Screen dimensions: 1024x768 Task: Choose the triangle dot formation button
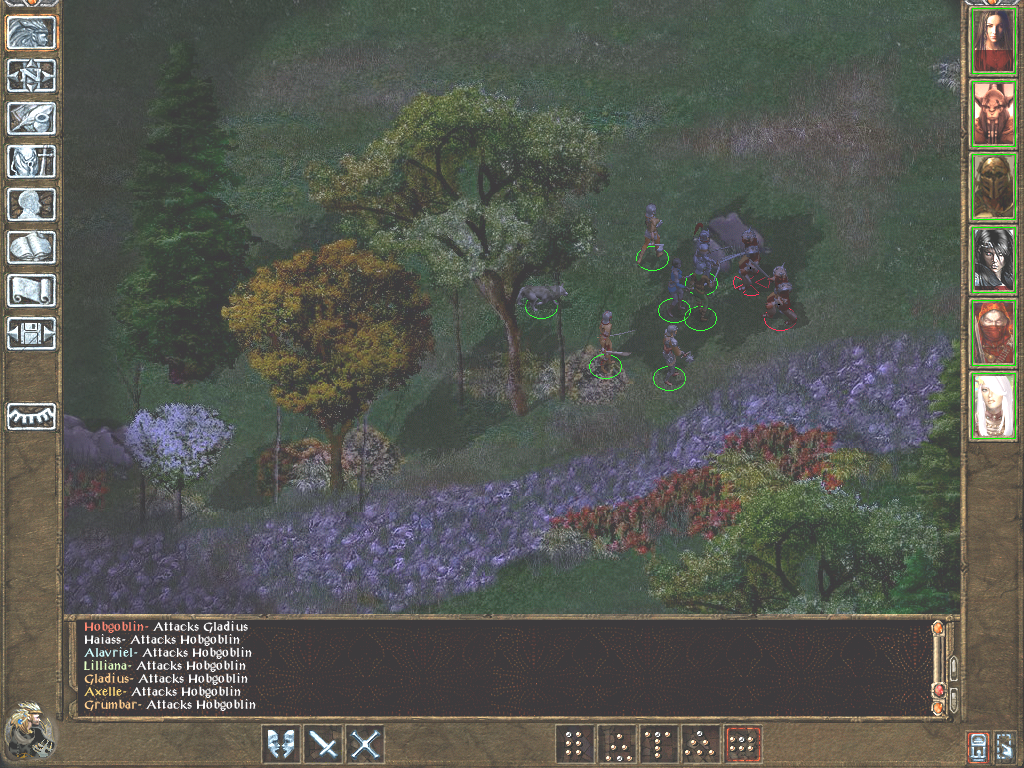coord(617,744)
